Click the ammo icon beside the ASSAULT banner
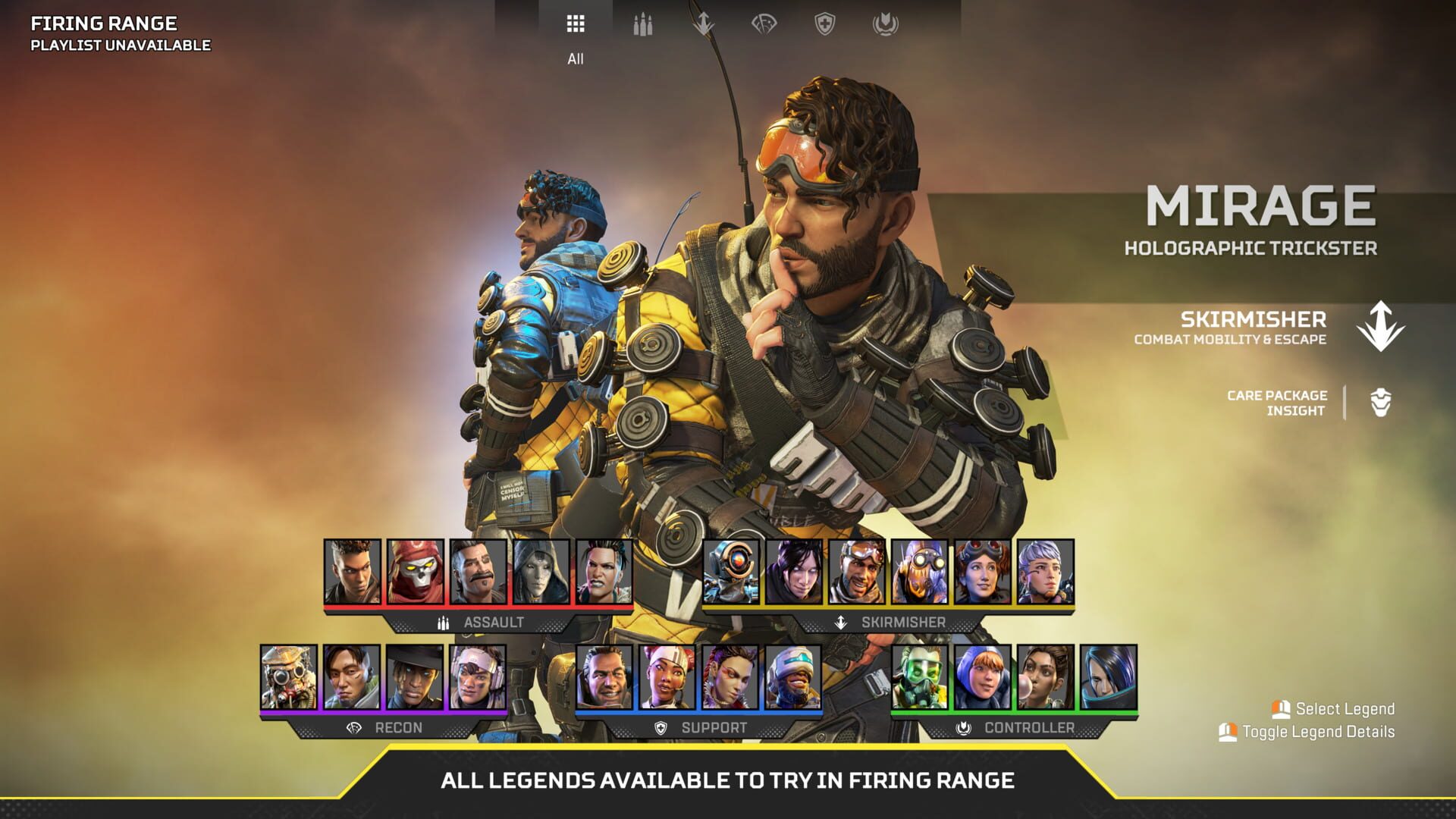The height and width of the screenshot is (819, 1456). click(442, 624)
